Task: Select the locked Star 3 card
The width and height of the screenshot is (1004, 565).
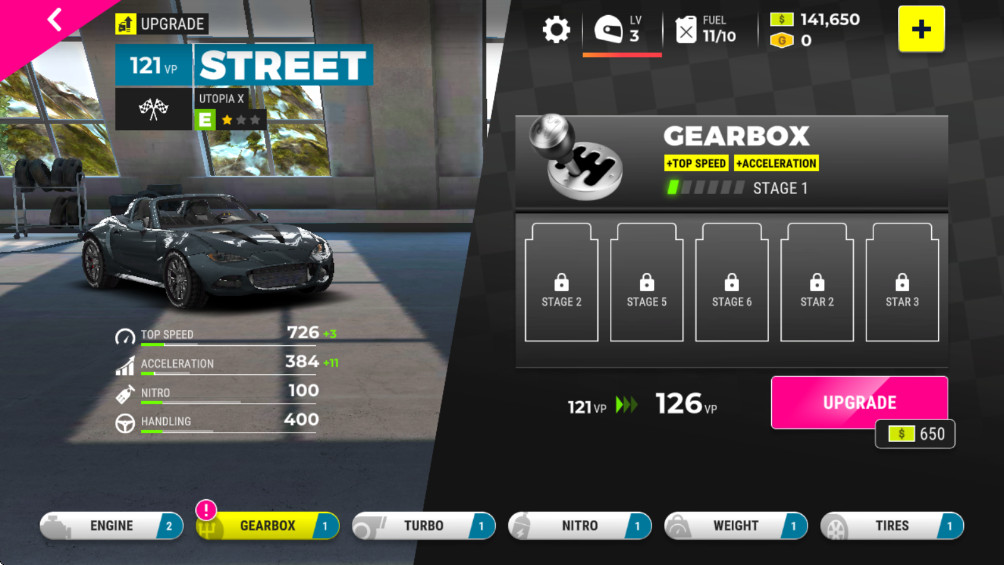Action: click(x=902, y=283)
